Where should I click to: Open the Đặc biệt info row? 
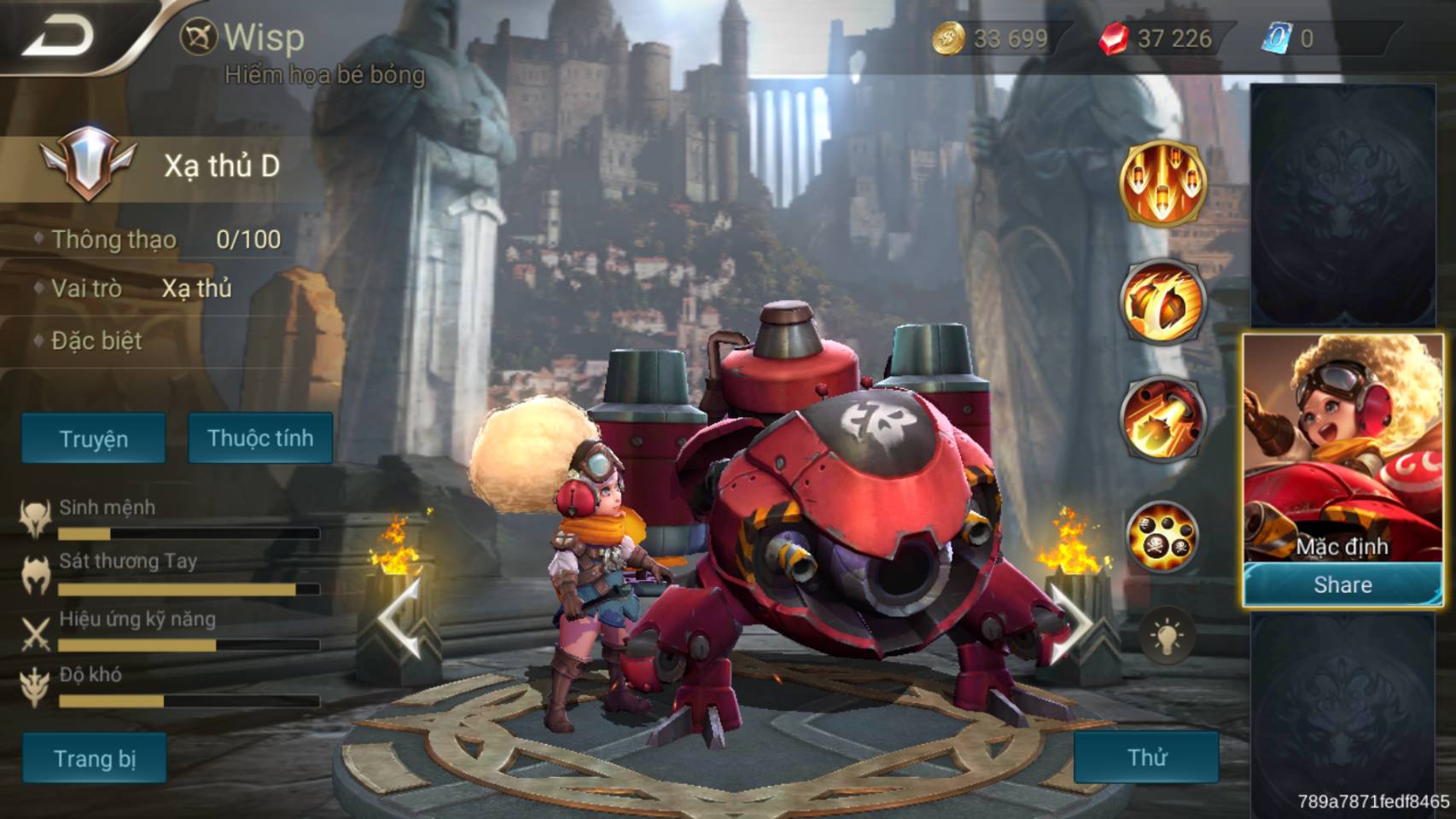point(96,341)
